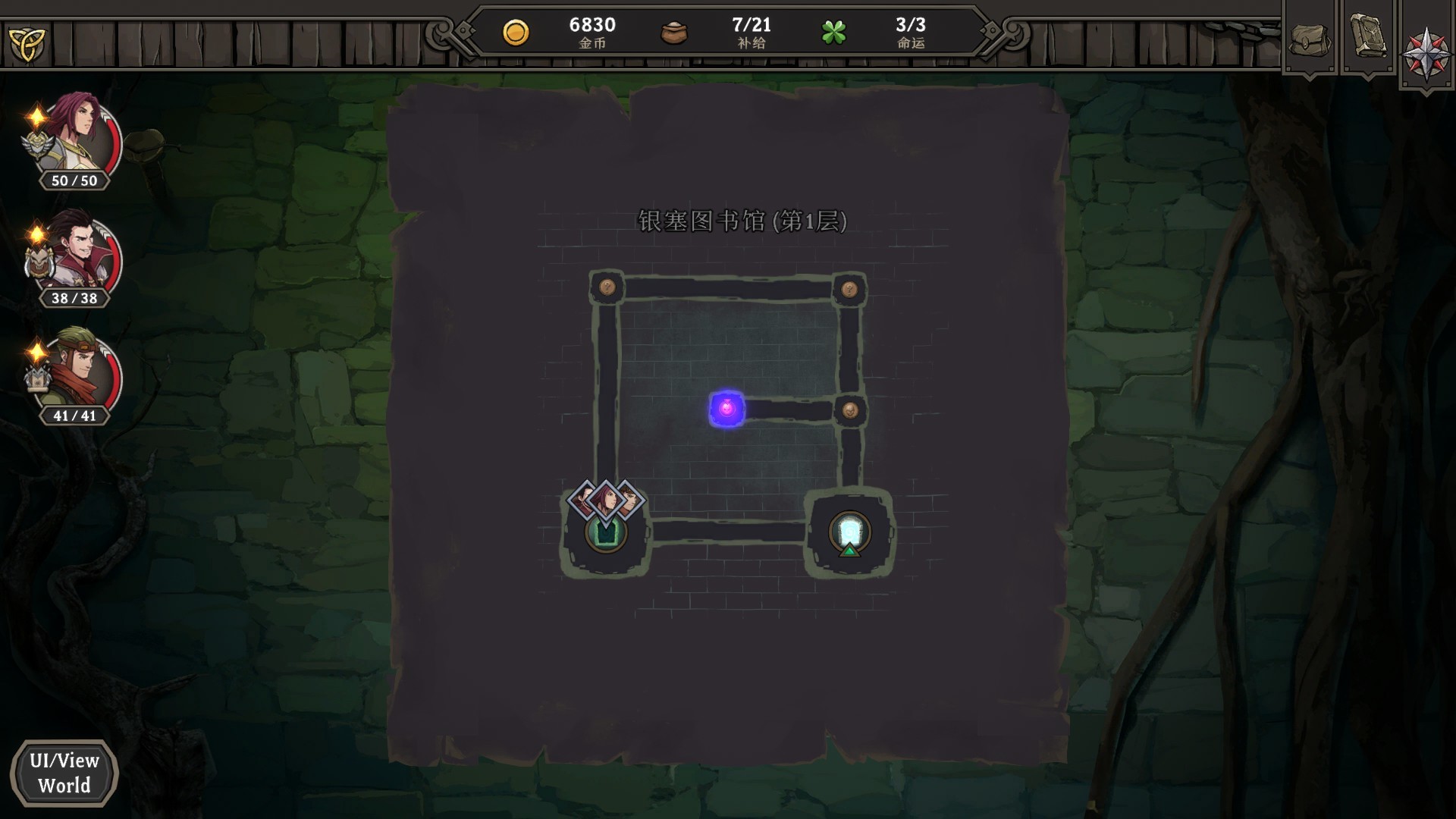The width and height of the screenshot is (1456, 819).
Task: Open the journal book icon
Action: pos(1370,38)
